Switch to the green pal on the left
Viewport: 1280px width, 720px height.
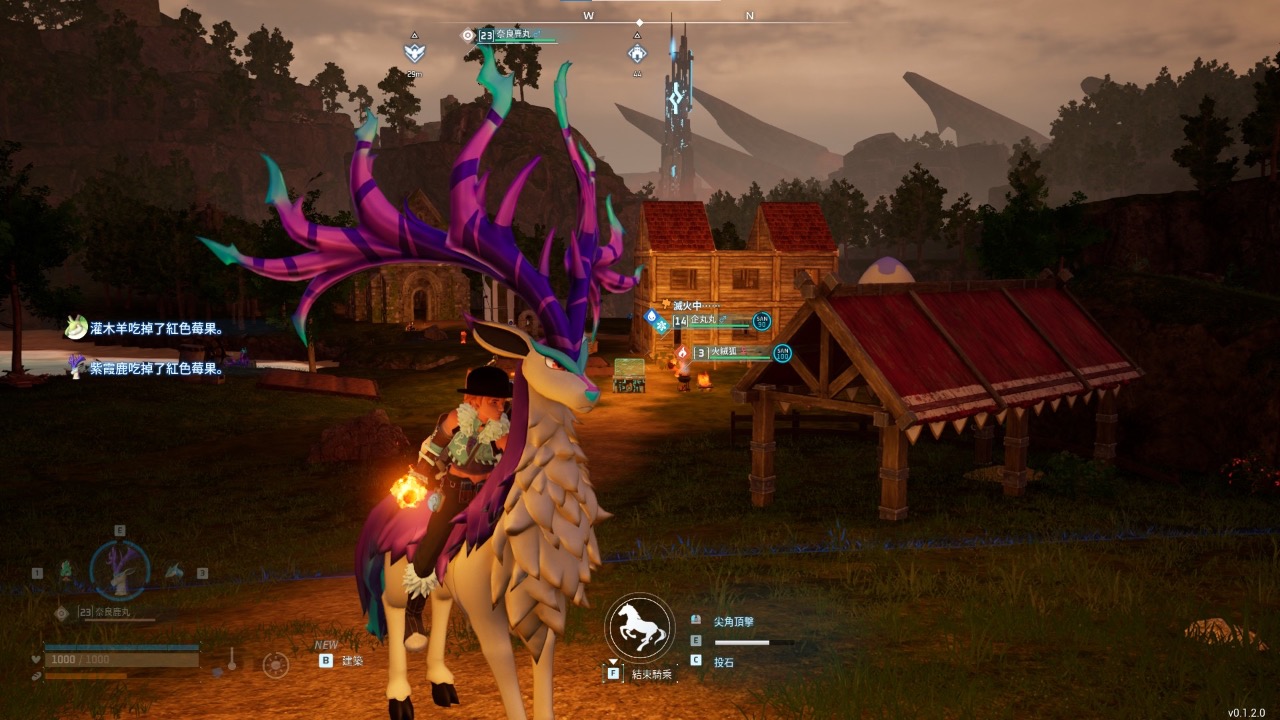tap(66, 571)
